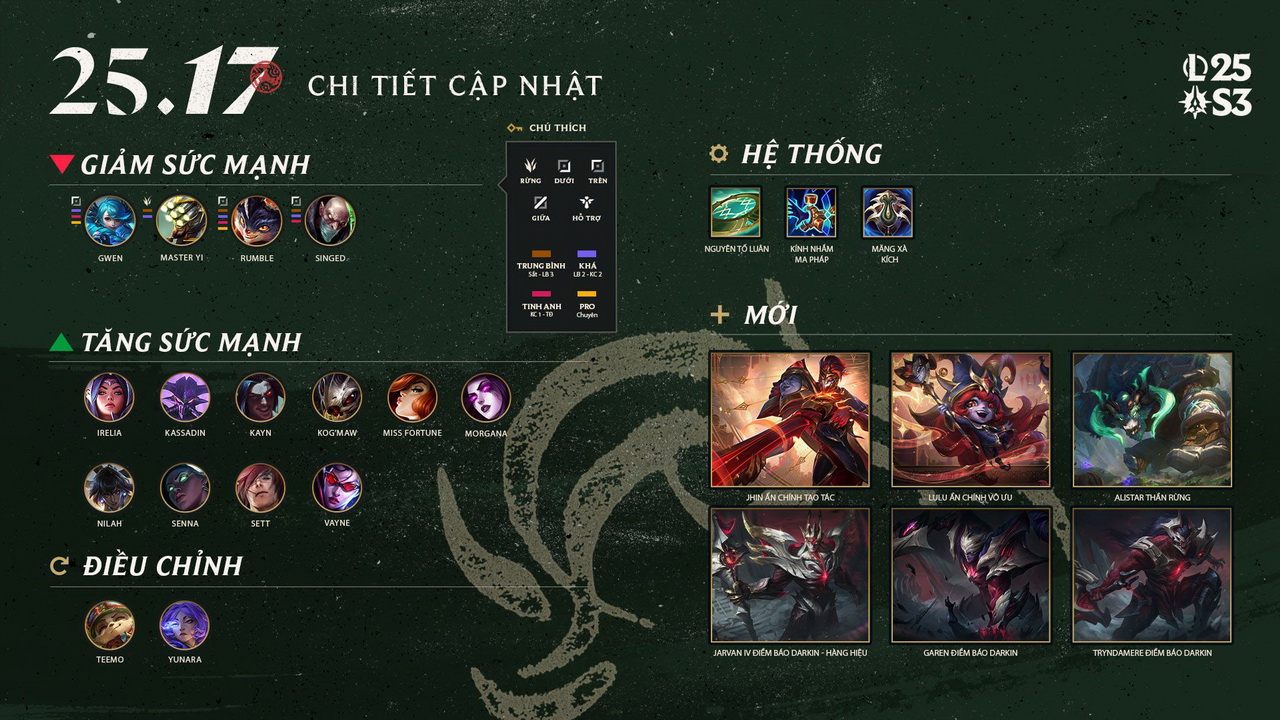The image size is (1280, 720).
Task: Choose the Rumble champion portrait
Action: click(x=257, y=221)
